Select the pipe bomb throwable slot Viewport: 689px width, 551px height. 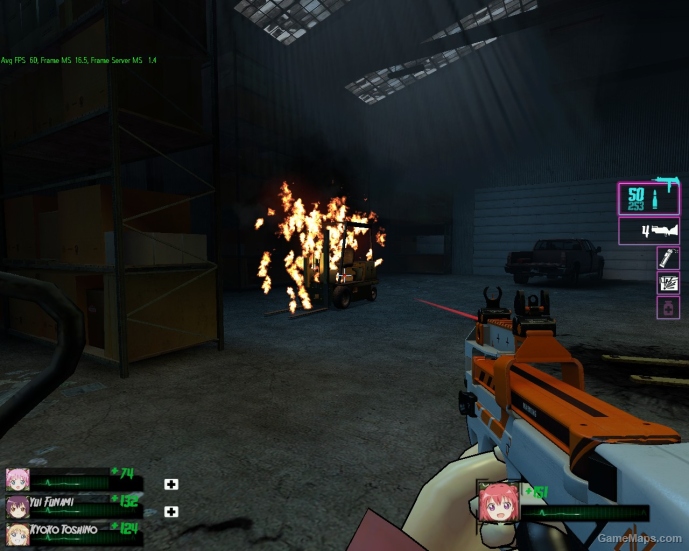click(668, 258)
